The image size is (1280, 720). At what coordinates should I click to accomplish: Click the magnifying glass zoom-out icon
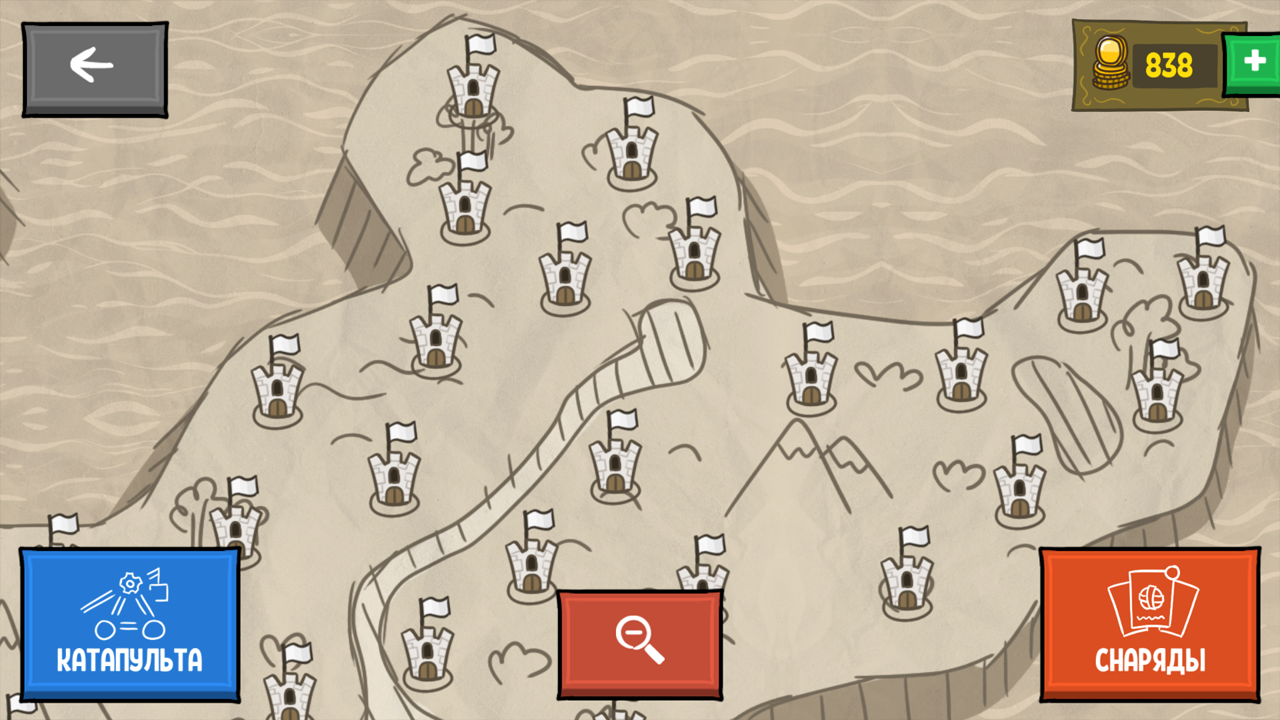[x=640, y=640]
